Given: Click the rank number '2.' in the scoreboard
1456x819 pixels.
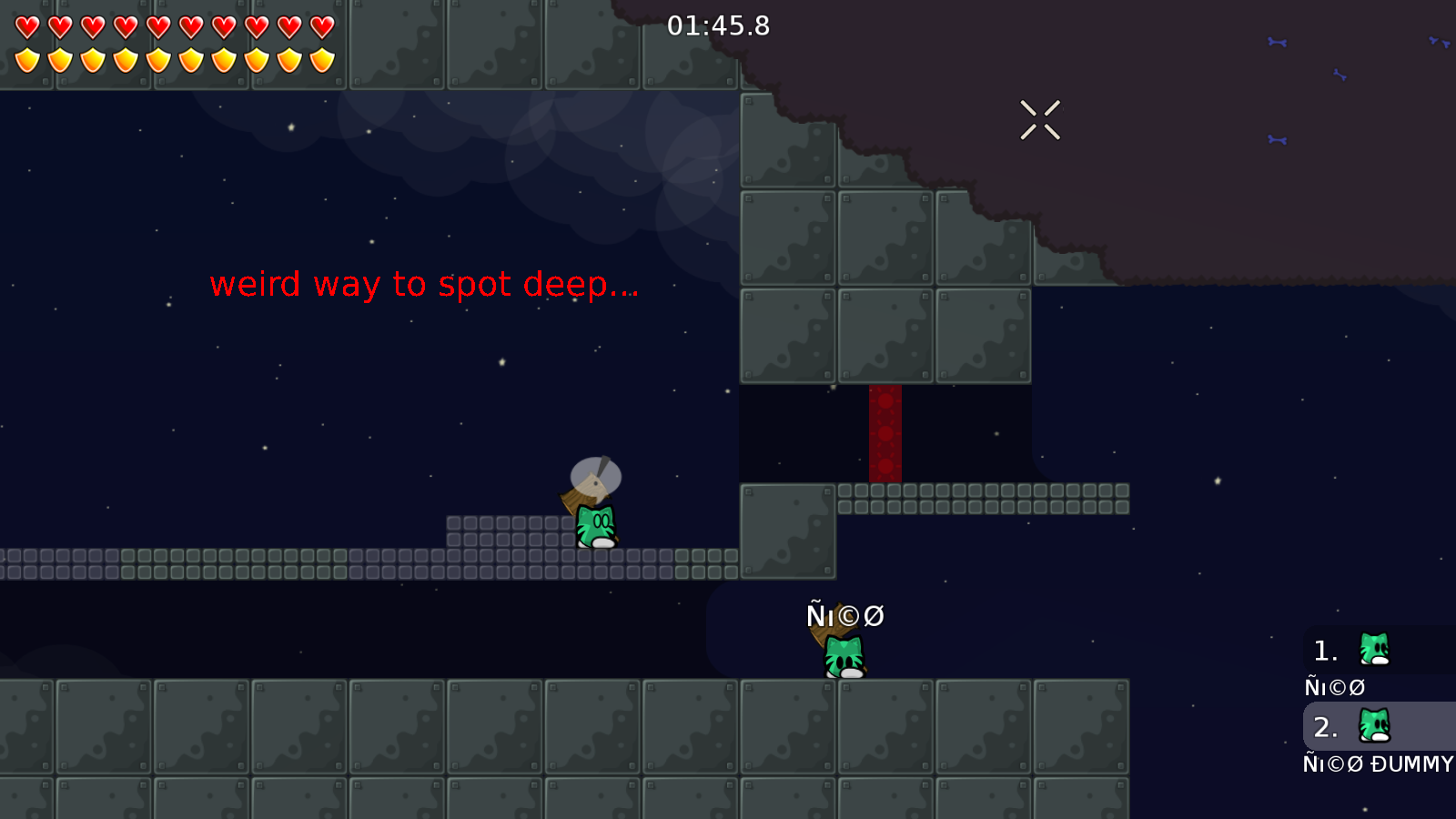Looking at the screenshot, I should click(x=1326, y=727).
